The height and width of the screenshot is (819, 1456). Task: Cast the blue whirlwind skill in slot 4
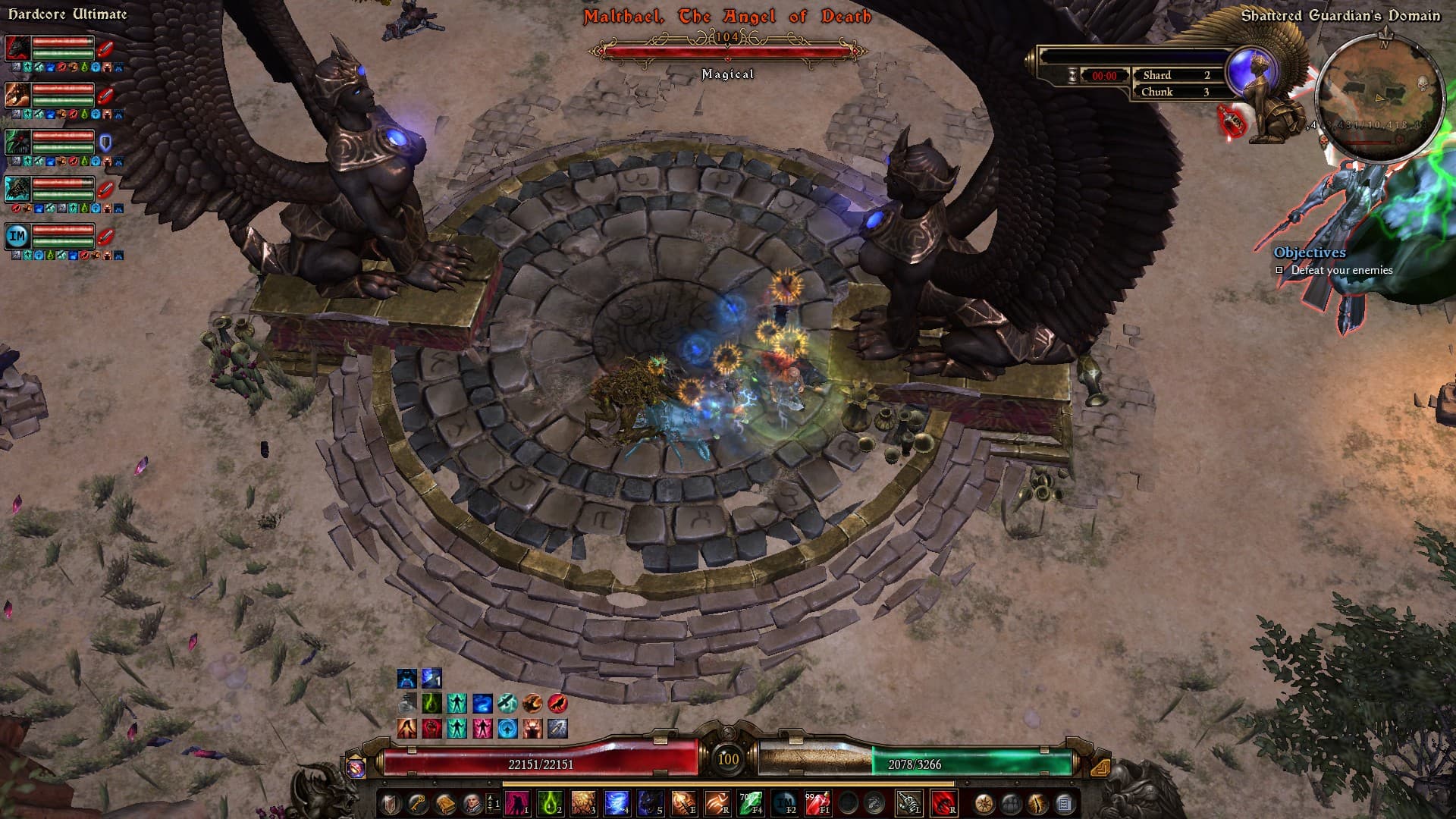click(x=617, y=803)
